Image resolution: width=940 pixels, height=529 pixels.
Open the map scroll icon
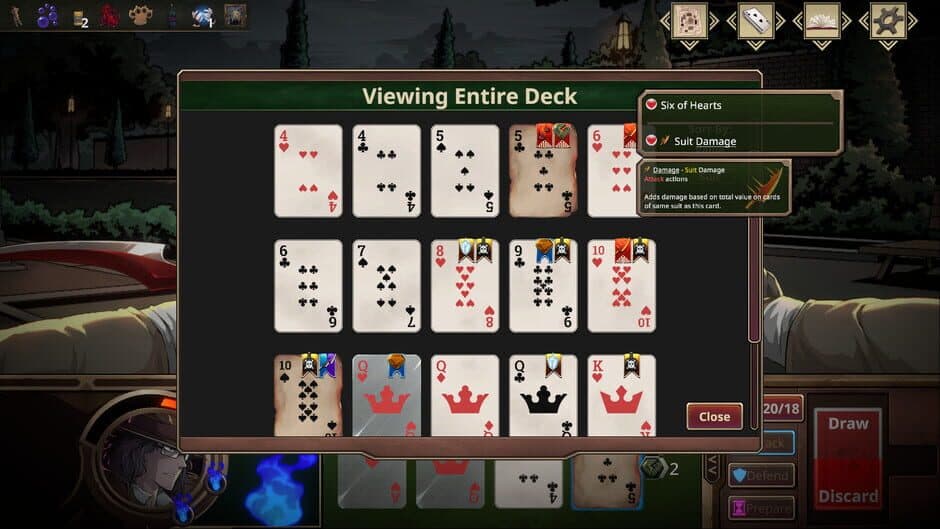tap(690, 21)
